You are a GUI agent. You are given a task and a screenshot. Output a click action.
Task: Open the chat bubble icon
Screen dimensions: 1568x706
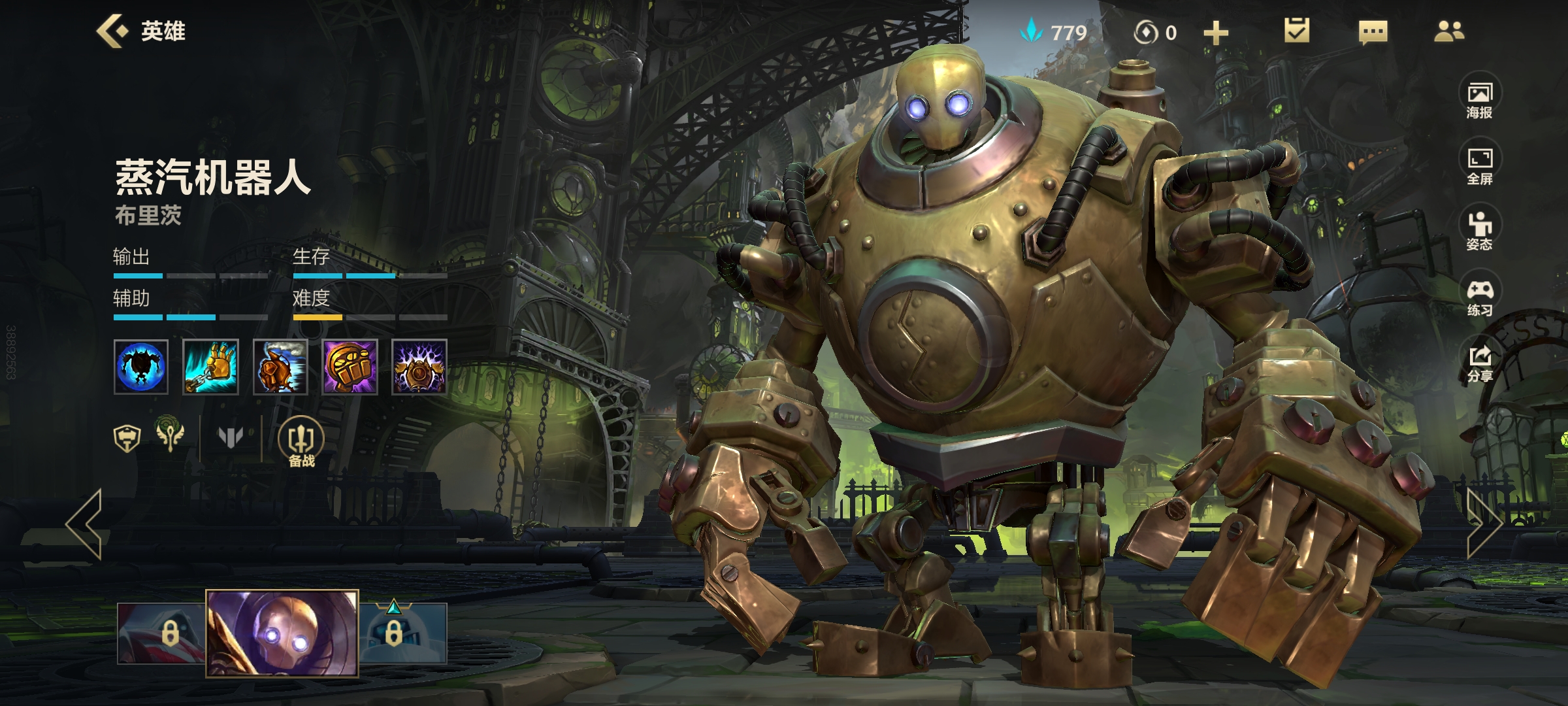tap(1373, 32)
